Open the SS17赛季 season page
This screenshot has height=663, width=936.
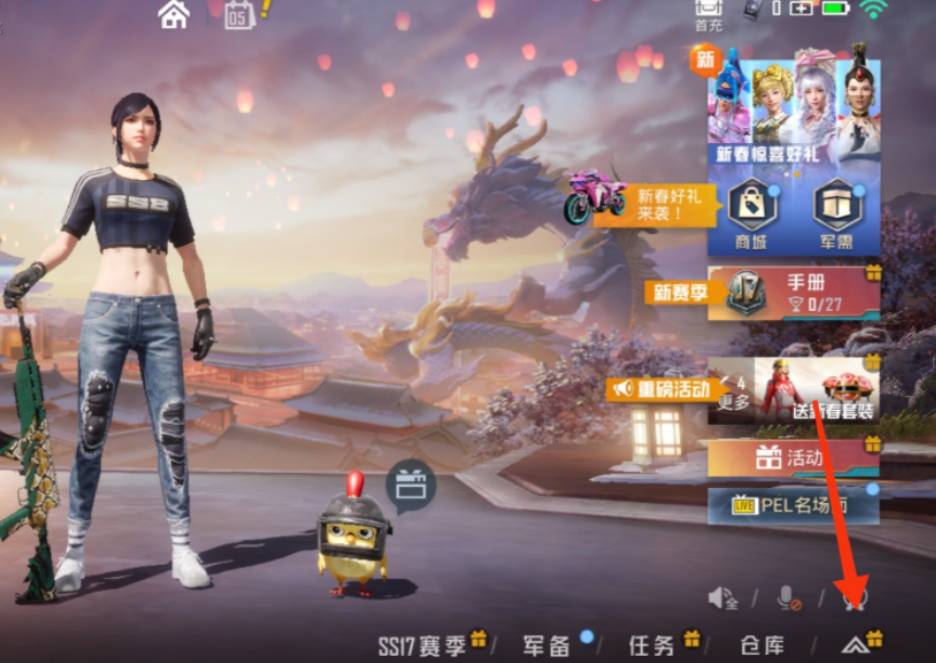coord(430,644)
